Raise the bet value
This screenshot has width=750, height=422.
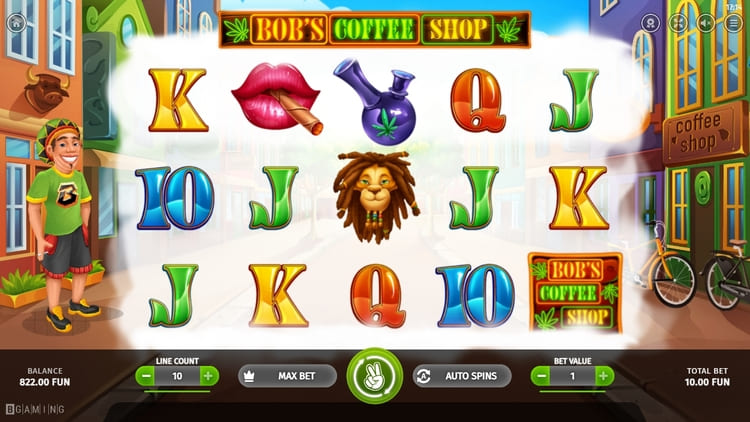click(x=604, y=376)
